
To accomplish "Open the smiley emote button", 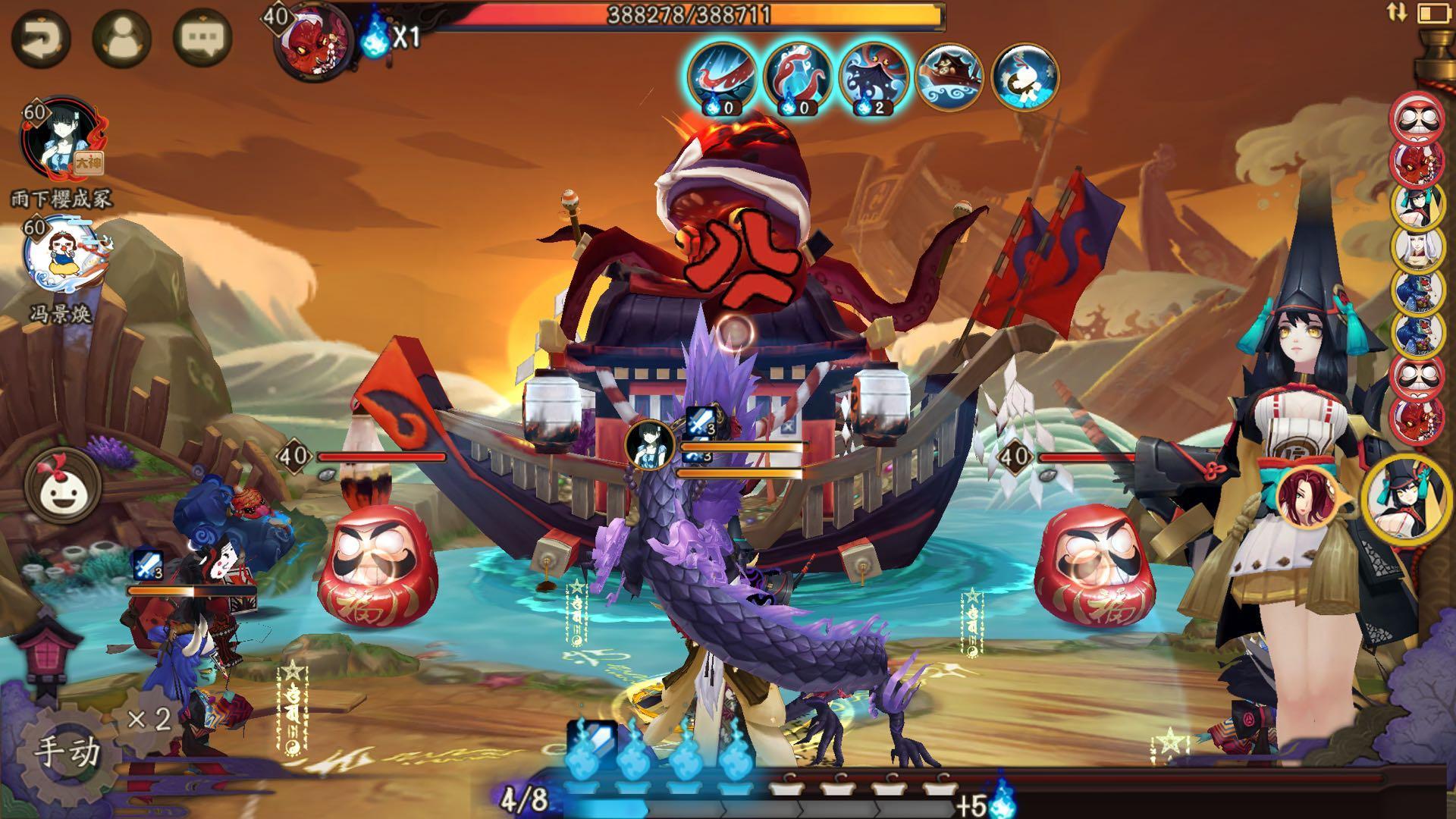I will point(62,488).
